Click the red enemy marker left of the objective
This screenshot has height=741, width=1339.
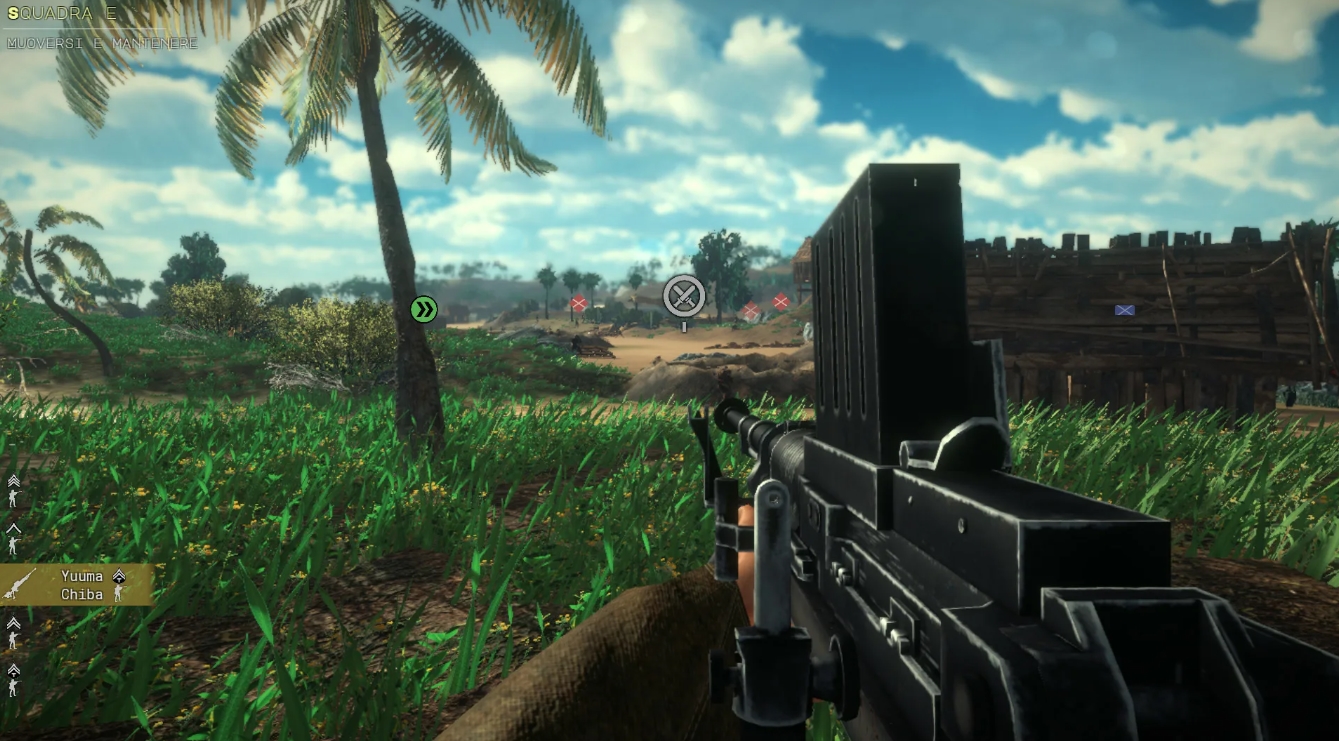click(579, 302)
